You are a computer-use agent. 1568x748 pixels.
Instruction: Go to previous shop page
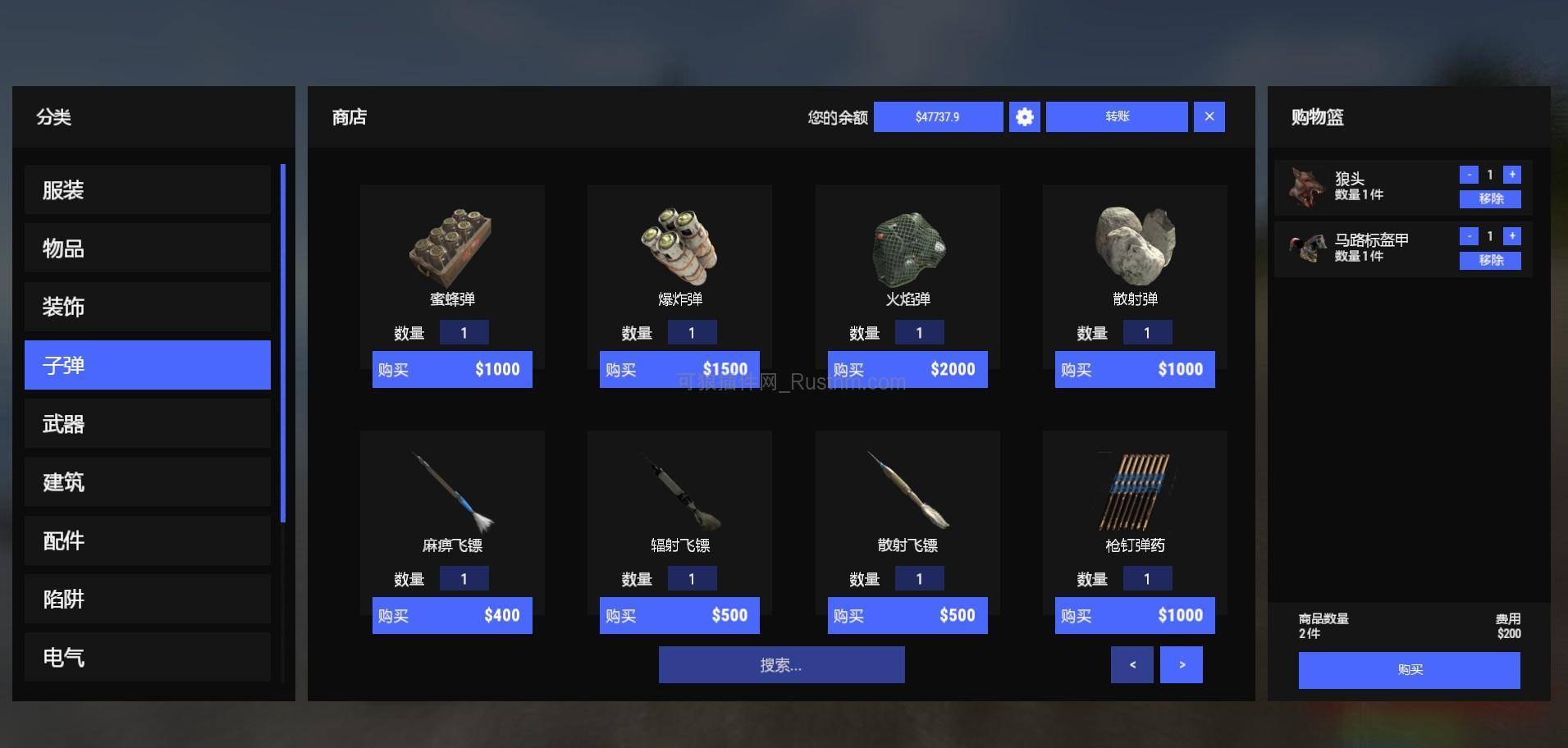pos(1131,664)
